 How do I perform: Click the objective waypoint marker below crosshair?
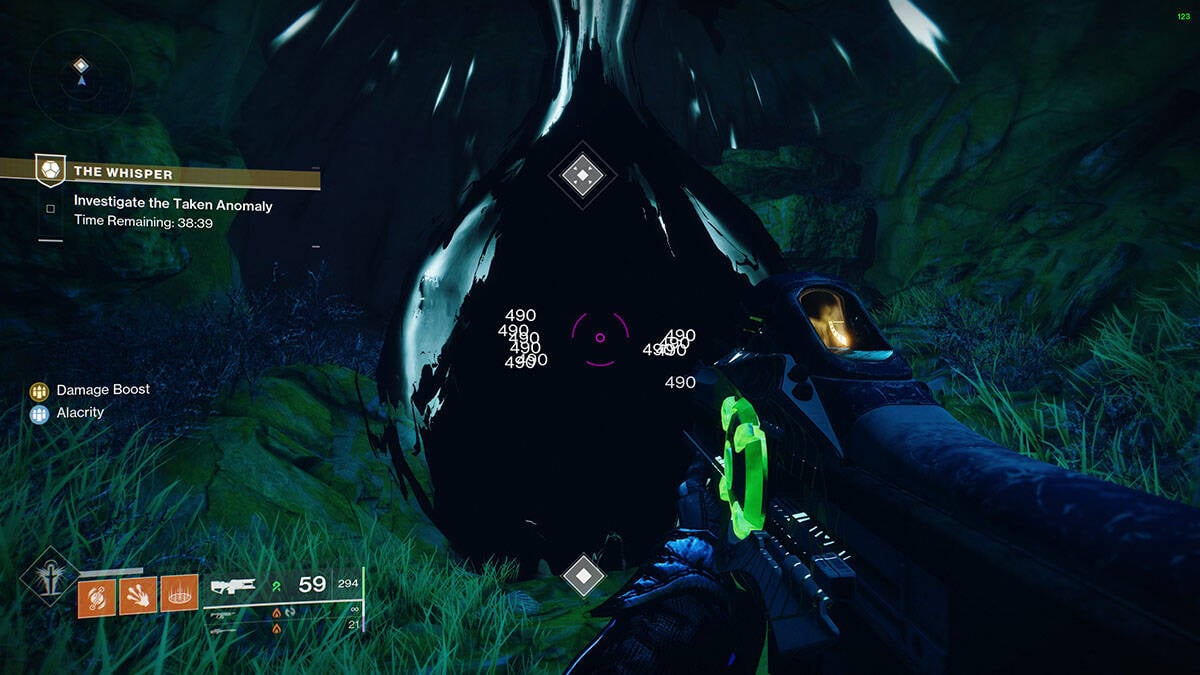point(583,575)
